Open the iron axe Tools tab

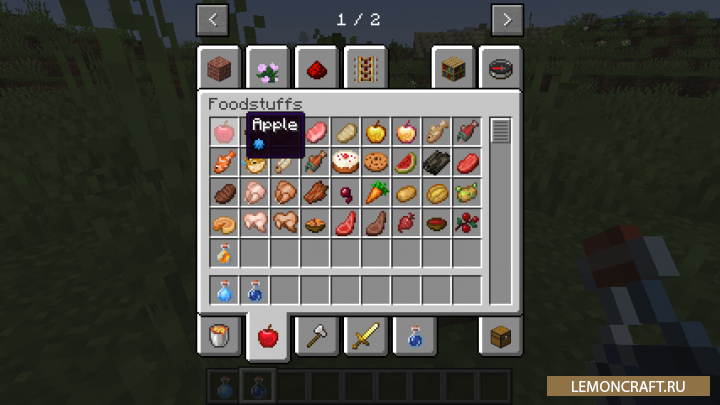point(316,337)
